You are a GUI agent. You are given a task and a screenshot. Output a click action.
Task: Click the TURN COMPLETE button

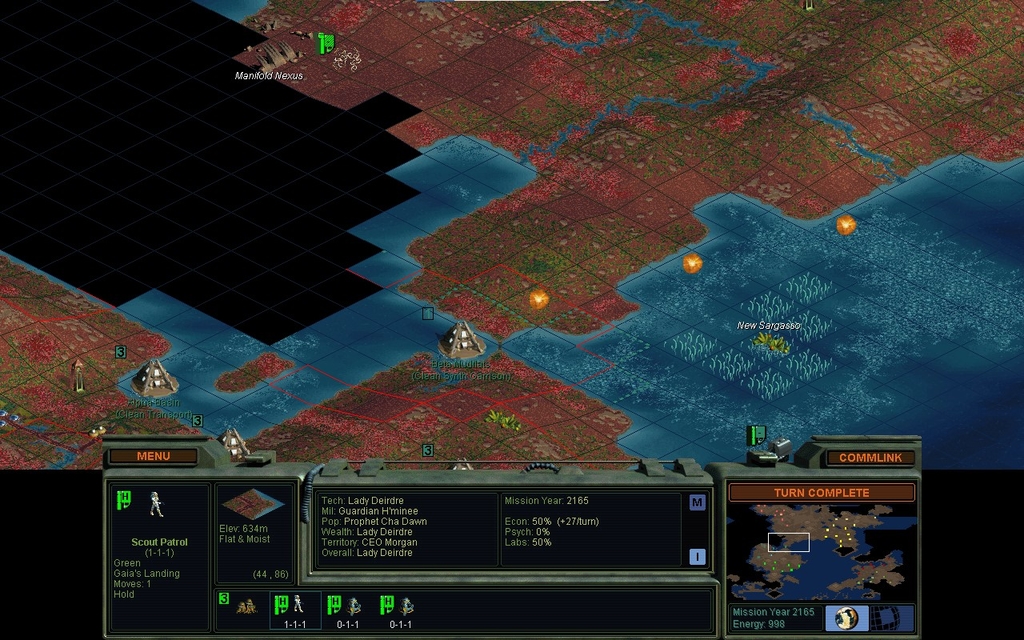click(821, 492)
